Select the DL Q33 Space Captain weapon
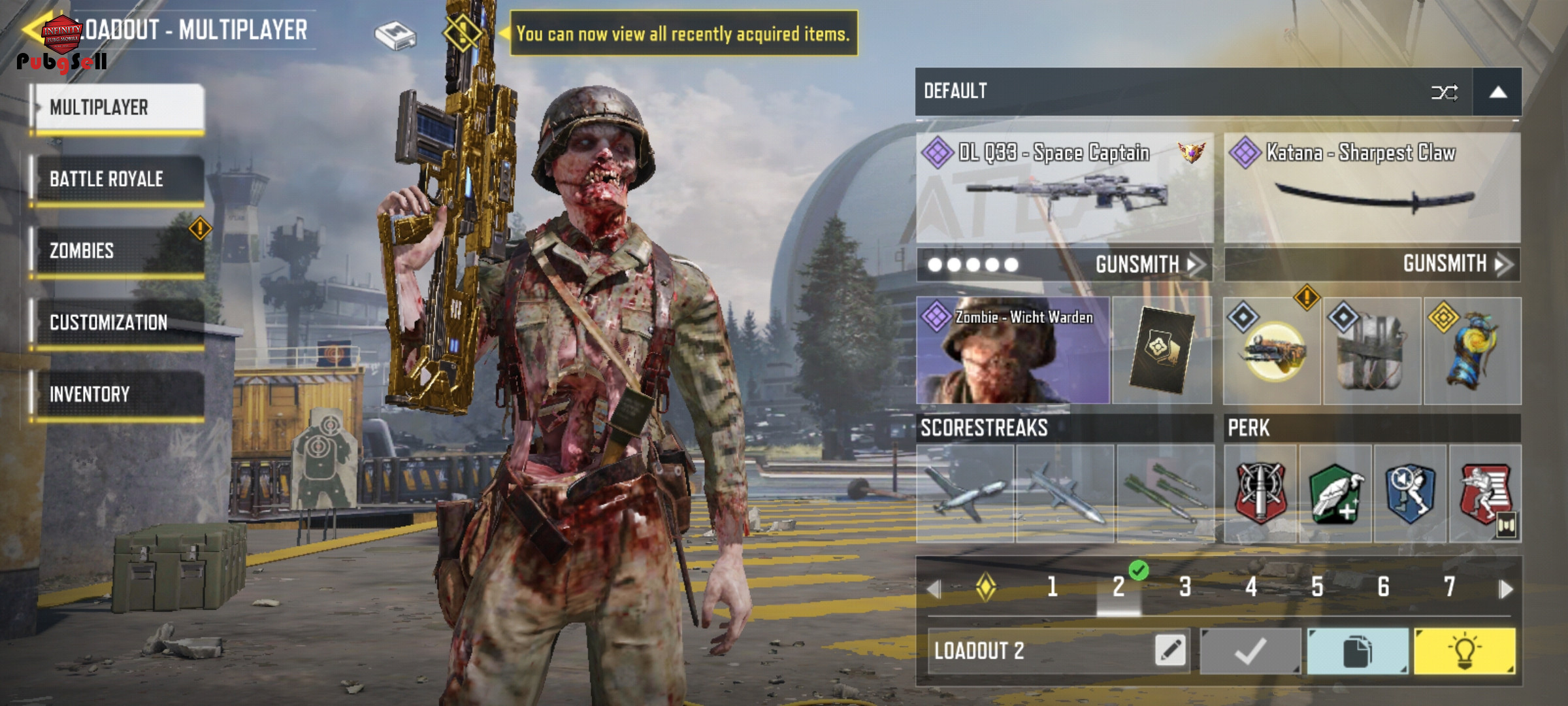The image size is (1568, 706). click(x=1065, y=188)
